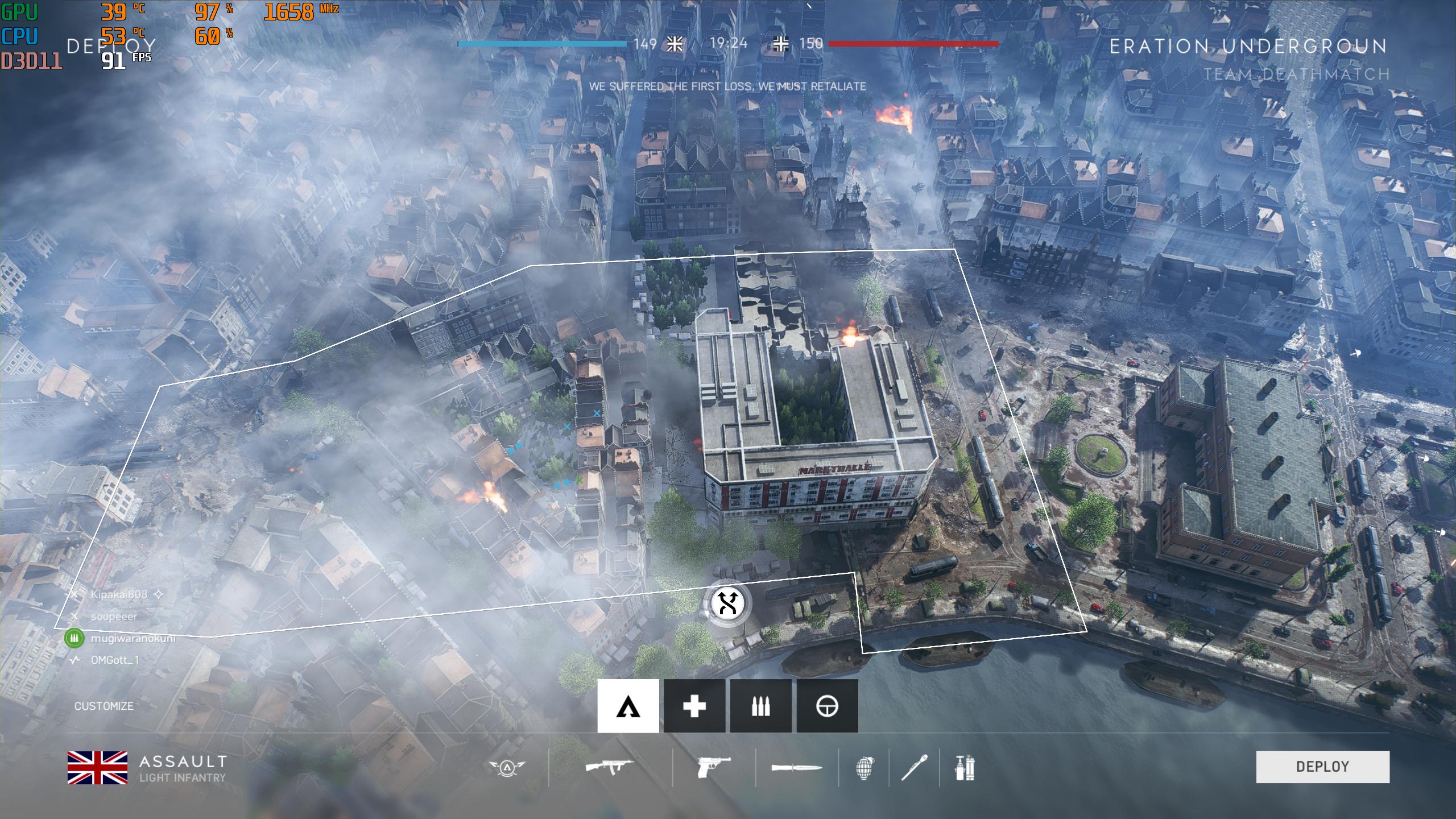Select the Assault class icon
This screenshot has width=1456, height=819.
click(x=628, y=706)
